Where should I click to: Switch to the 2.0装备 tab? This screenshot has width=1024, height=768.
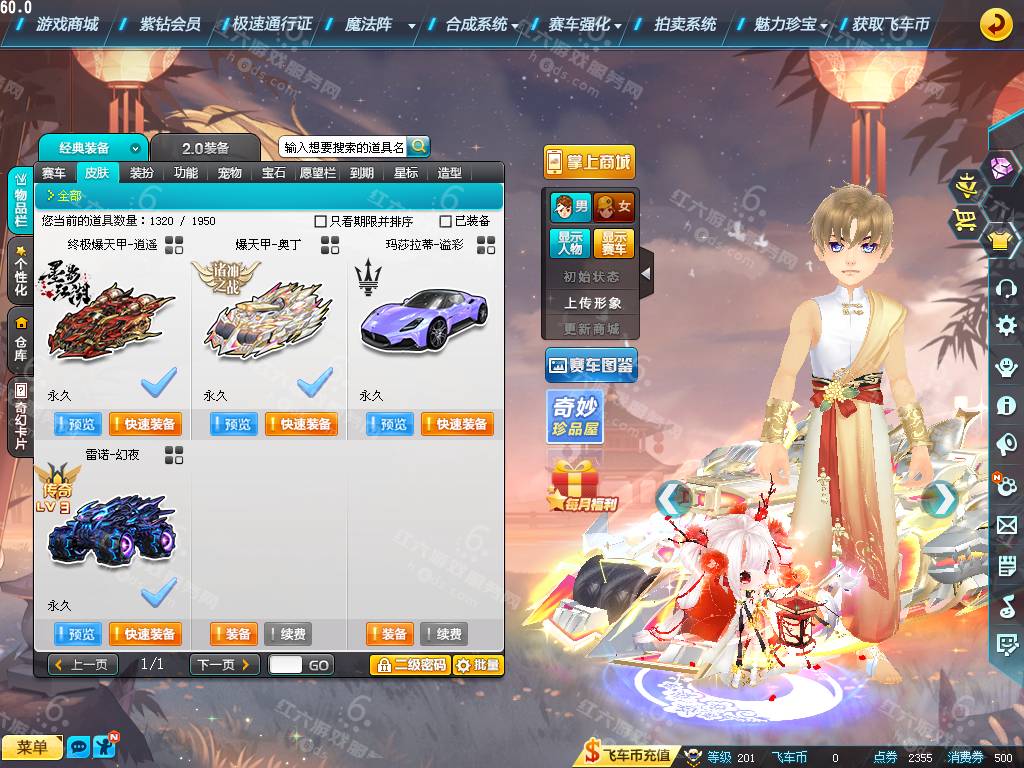[x=205, y=148]
